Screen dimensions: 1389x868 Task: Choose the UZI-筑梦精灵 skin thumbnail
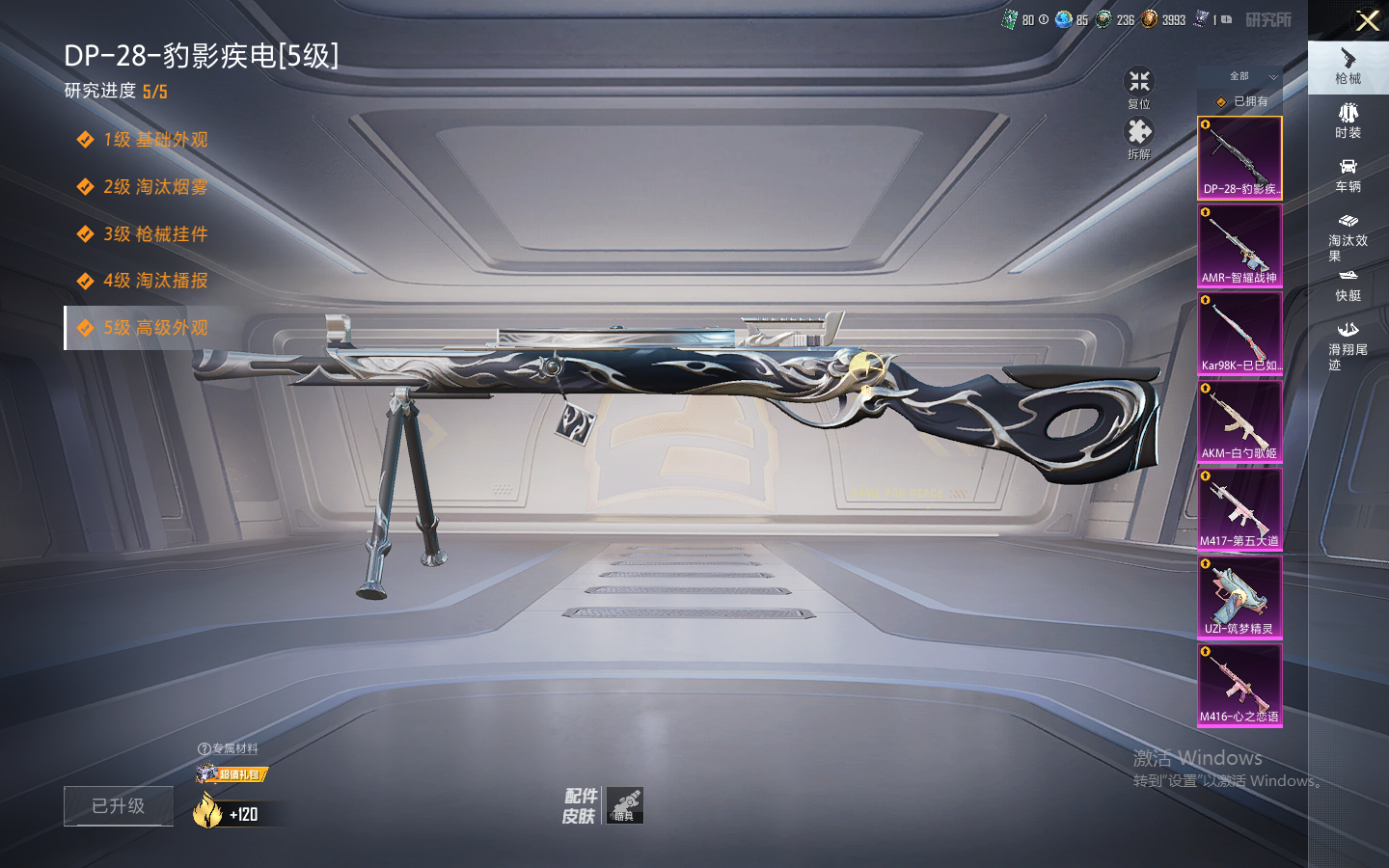tap(1239, 597)
